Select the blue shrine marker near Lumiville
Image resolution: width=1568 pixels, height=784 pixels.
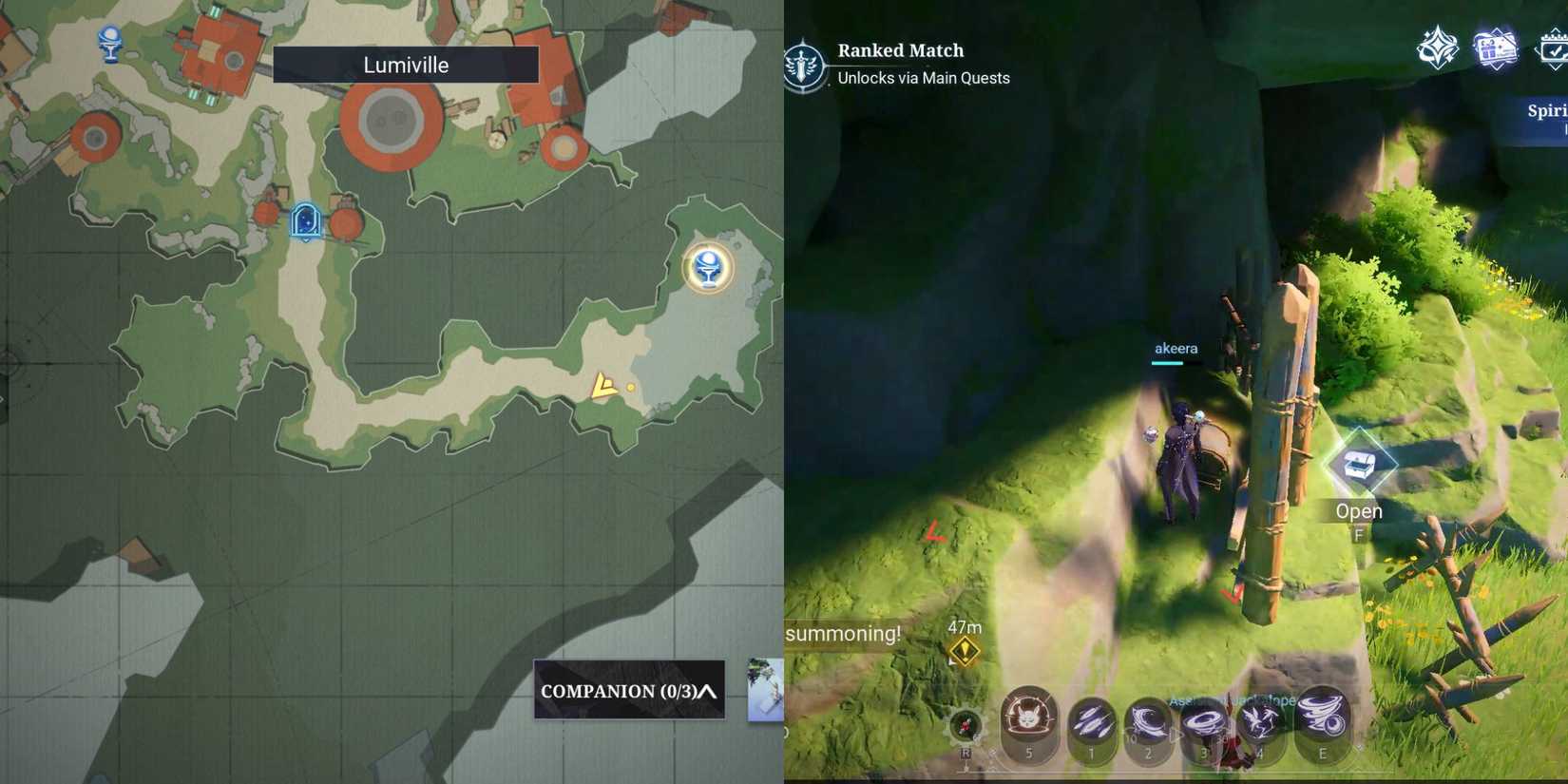[x=305, y=217]
